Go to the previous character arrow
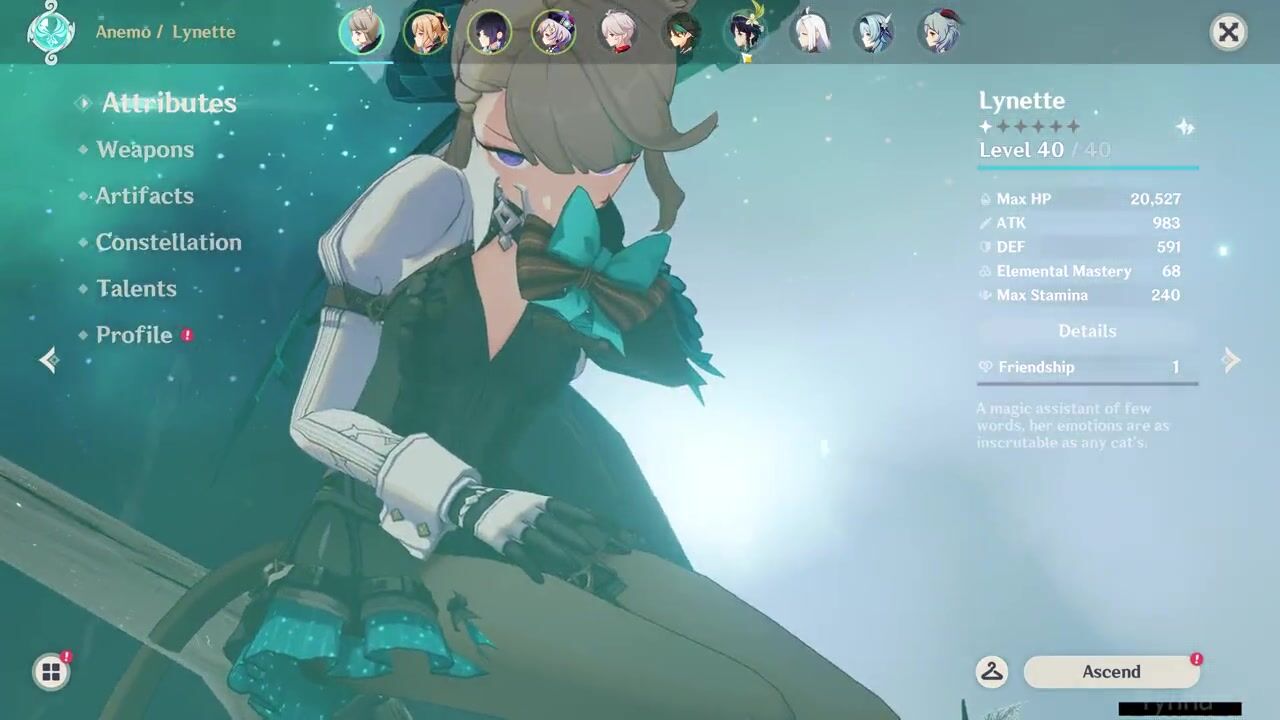The width and height of the screenshot is (1280, 720). [x=48, y=360]
